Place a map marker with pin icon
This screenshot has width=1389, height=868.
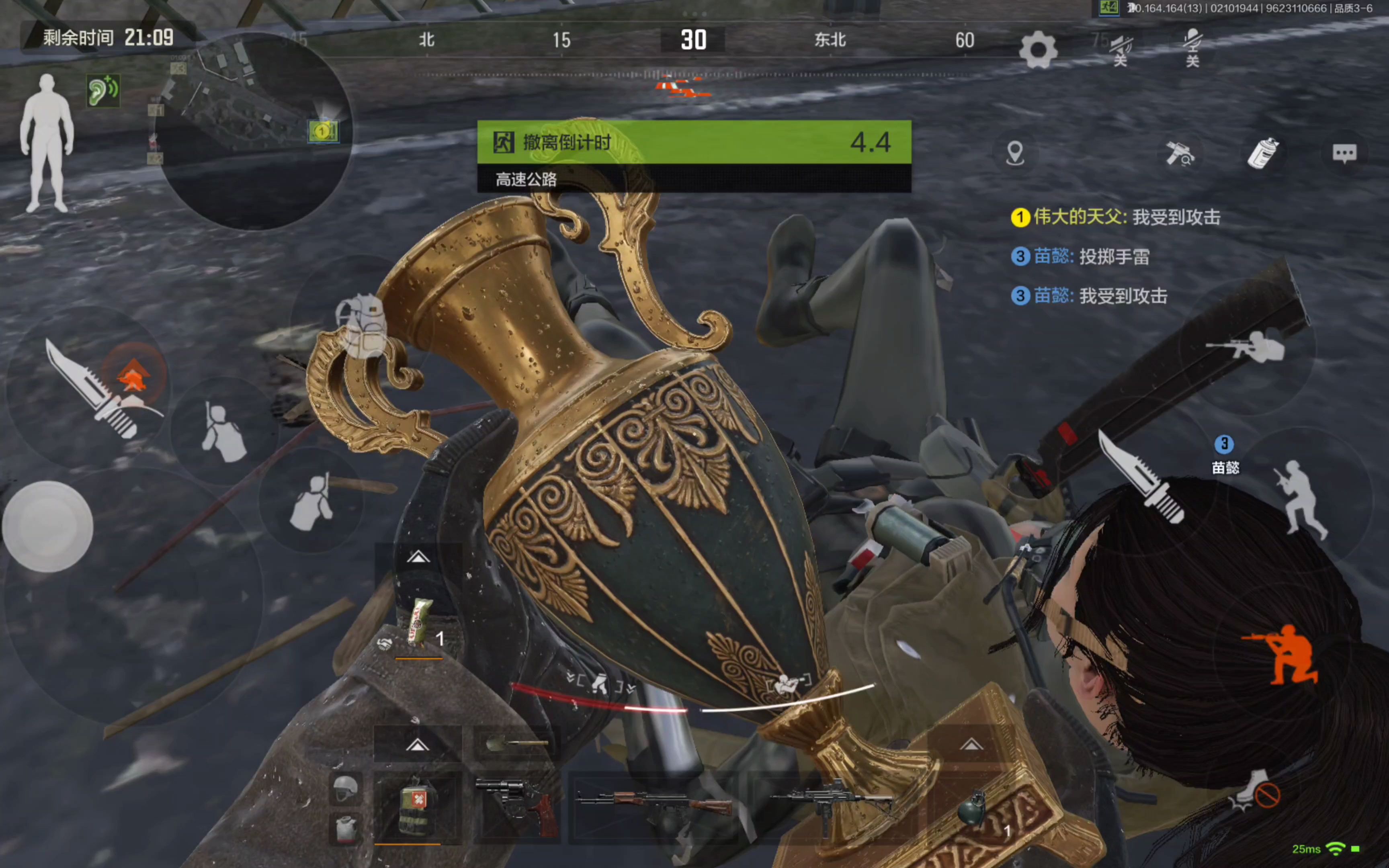pyautogui.click(x=1015, y=153)
